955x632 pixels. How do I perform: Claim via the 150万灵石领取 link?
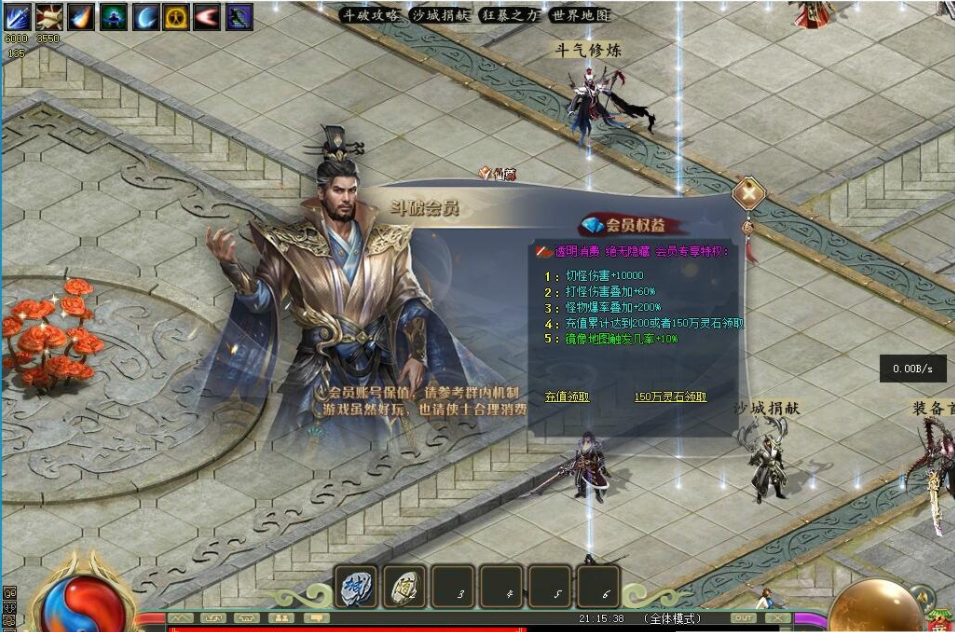670,397
